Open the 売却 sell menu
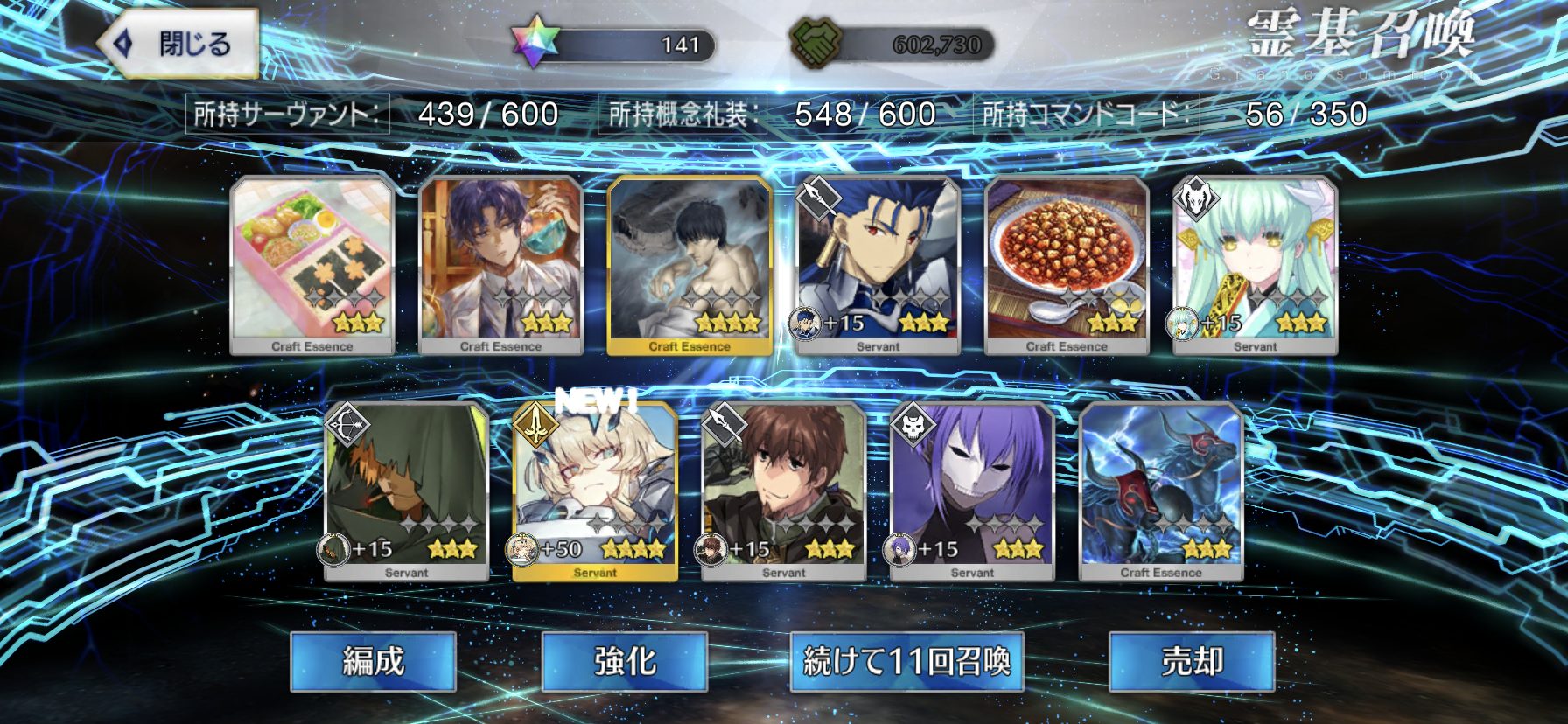 pos(1191,661)
